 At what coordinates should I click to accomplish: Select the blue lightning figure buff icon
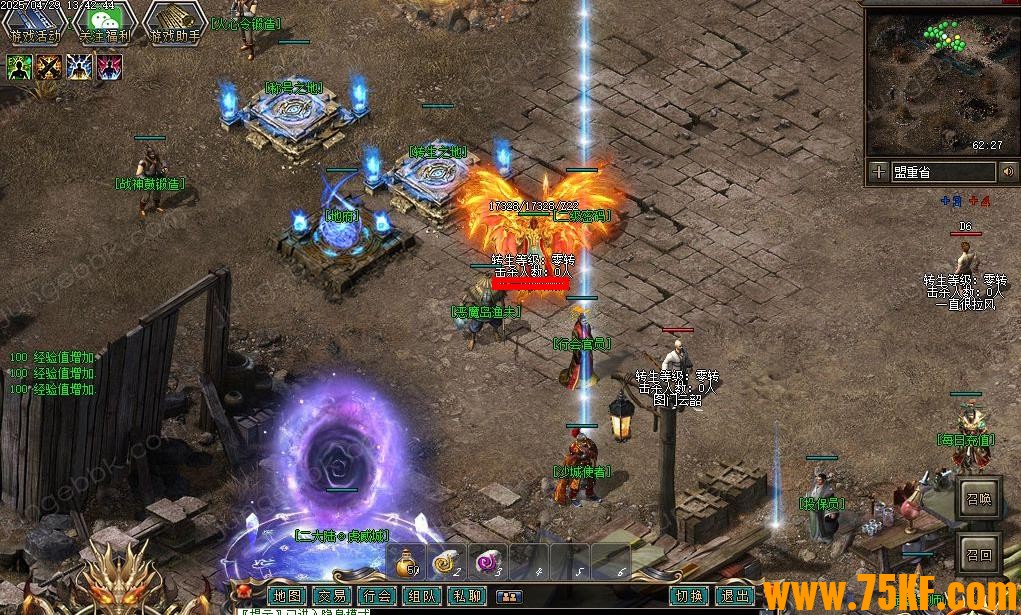click(x=80, y=67)
